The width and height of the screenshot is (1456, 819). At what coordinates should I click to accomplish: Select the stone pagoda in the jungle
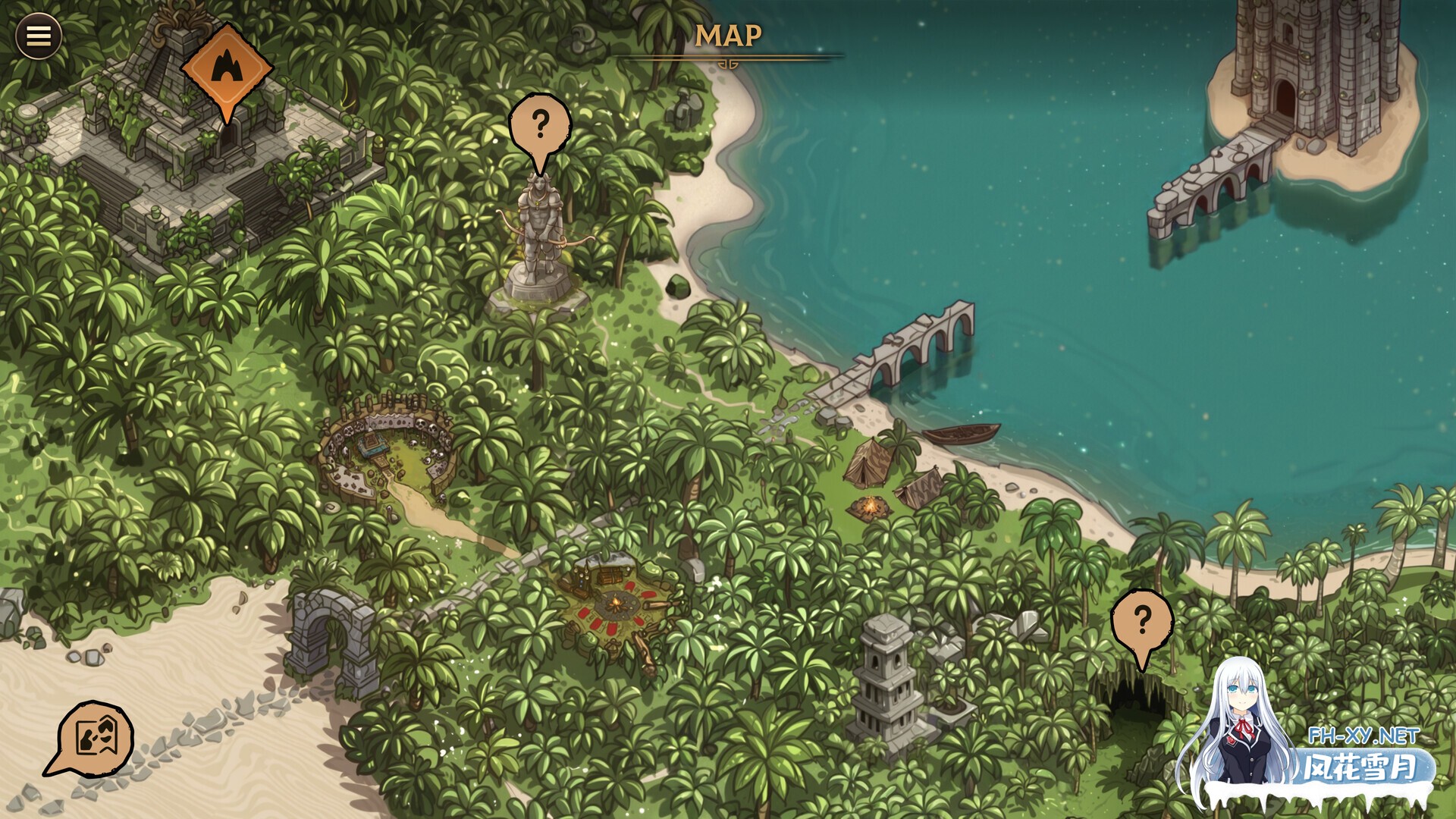point(883,675)
